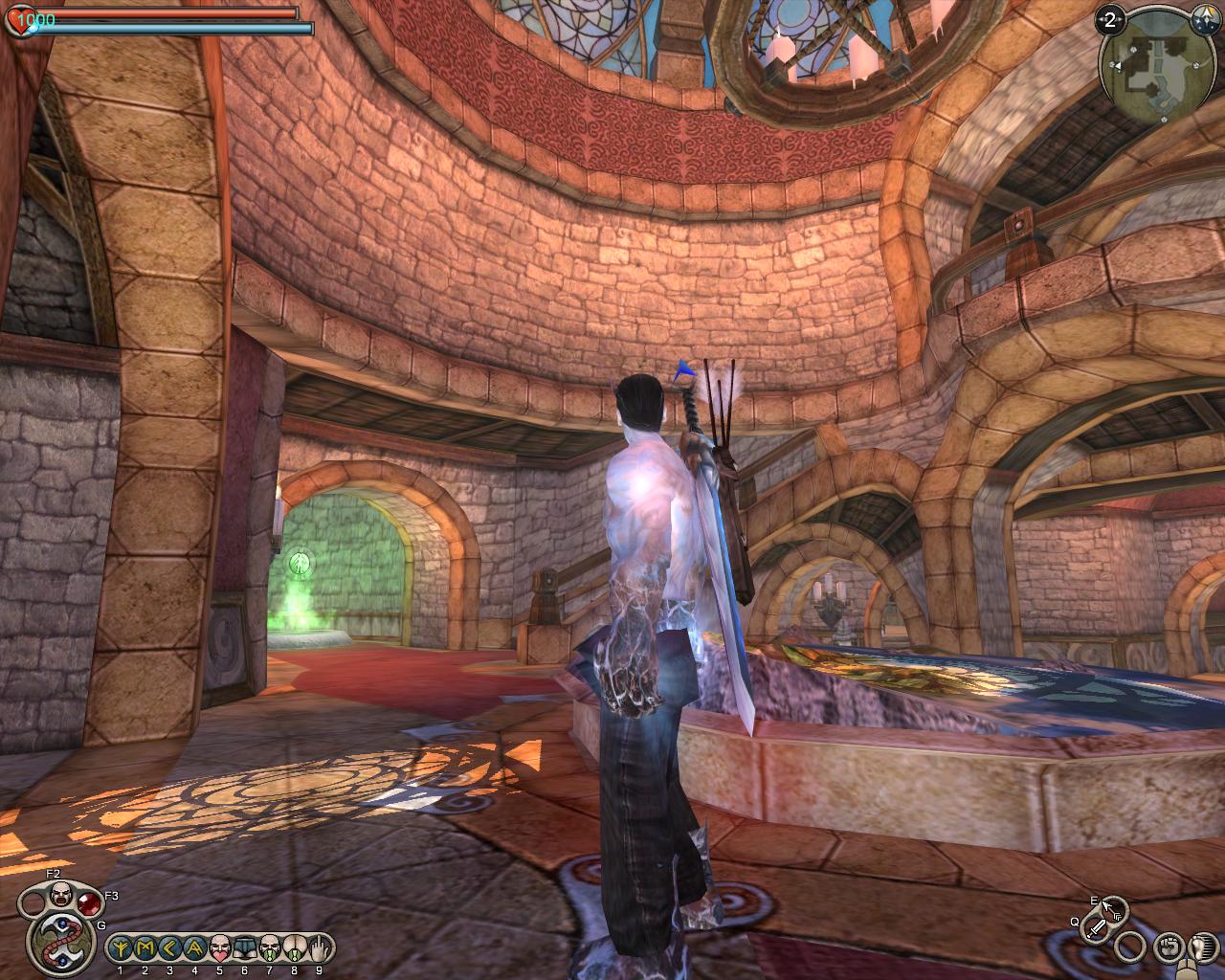Click the minimap zoom level 2 indicator

[x=1111, y=19]
